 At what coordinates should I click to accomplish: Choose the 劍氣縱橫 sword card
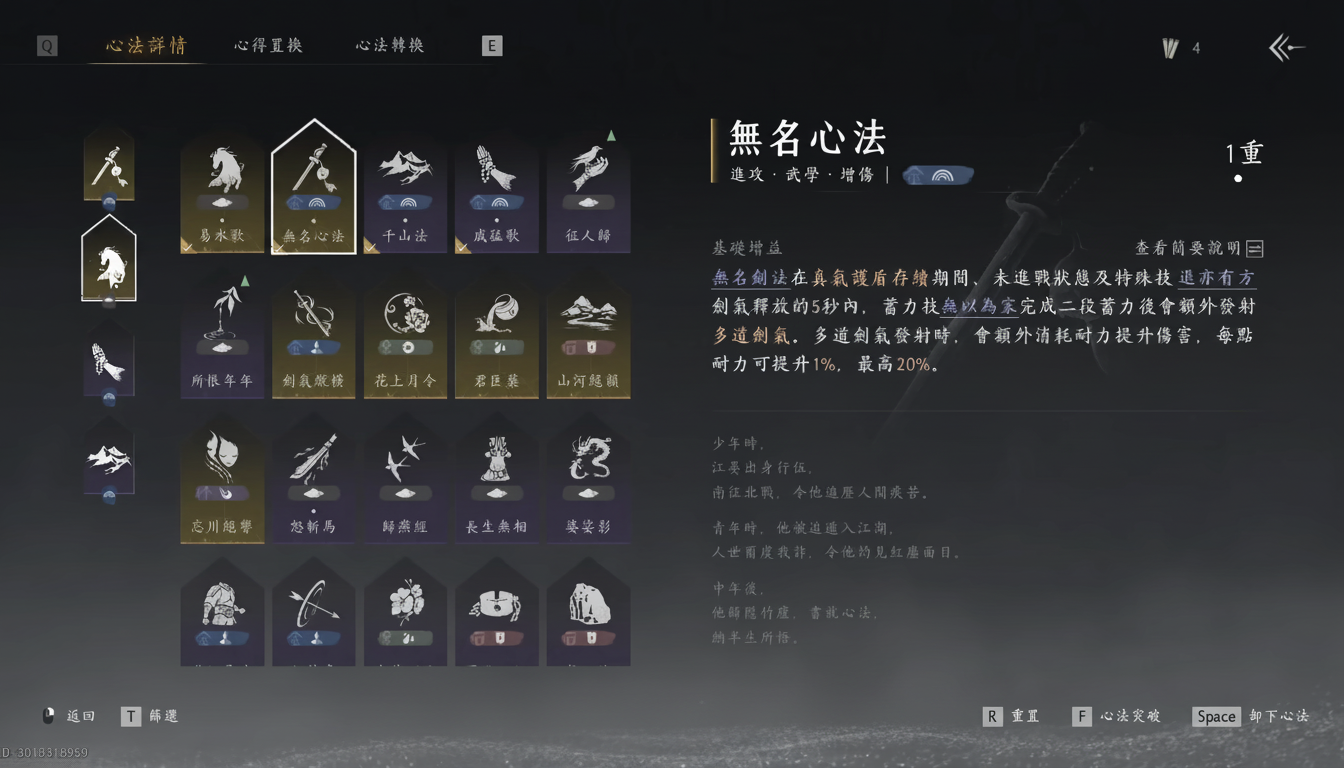(x=314, y=340)
